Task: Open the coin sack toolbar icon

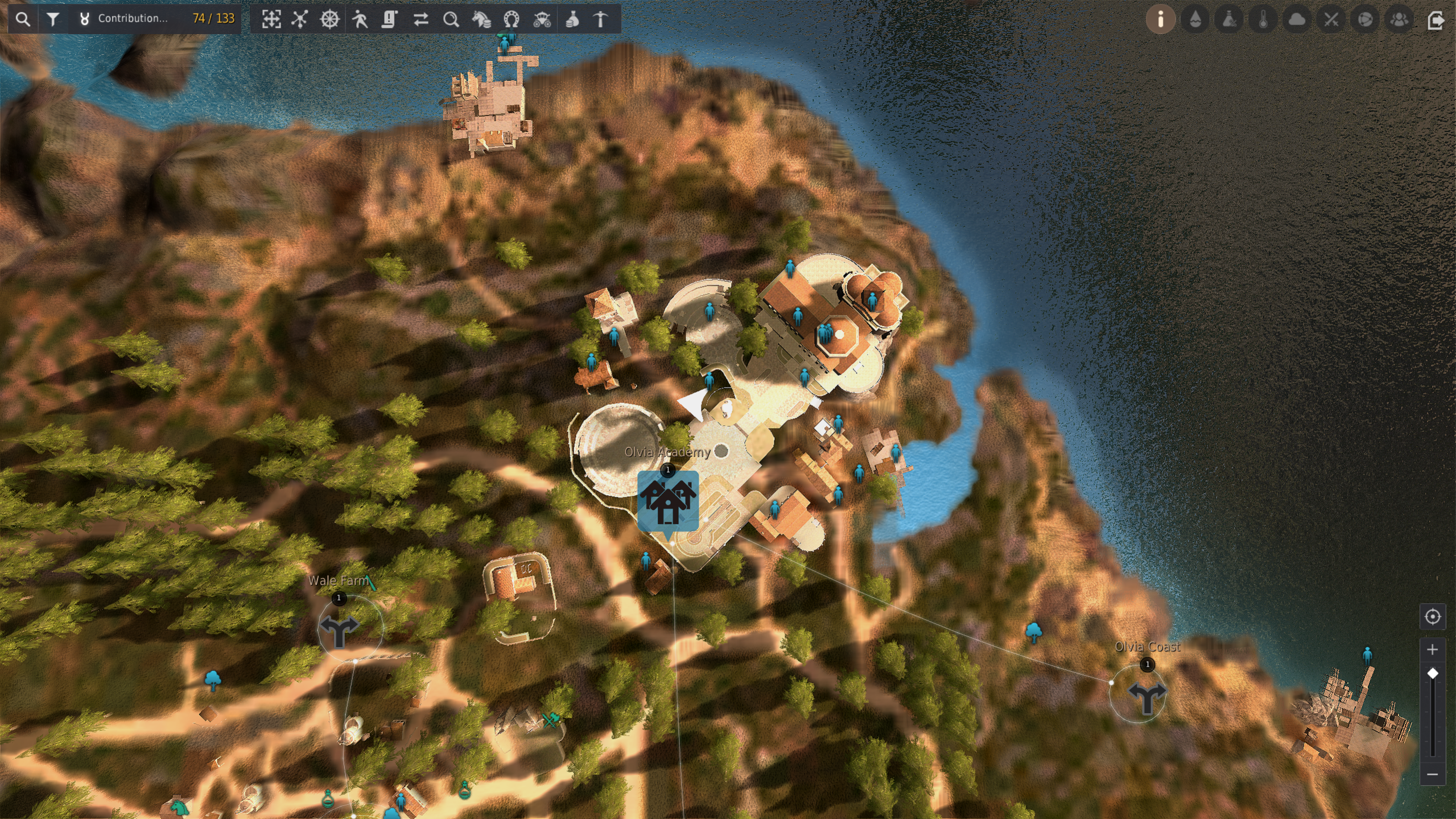Action: pyautogui.click(x=572, y=19)
